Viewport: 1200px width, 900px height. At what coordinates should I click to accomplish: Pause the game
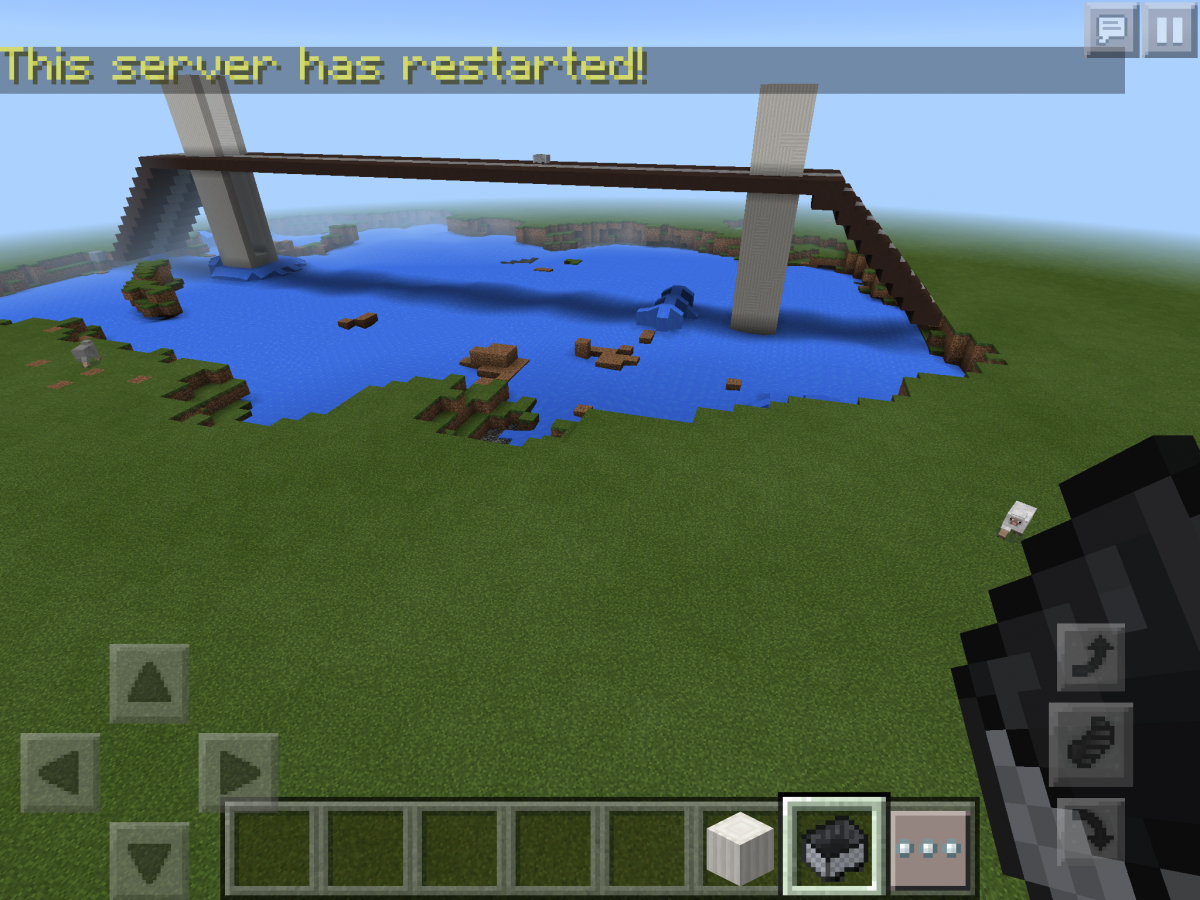pyautogui.click(x=1170, y=29)
